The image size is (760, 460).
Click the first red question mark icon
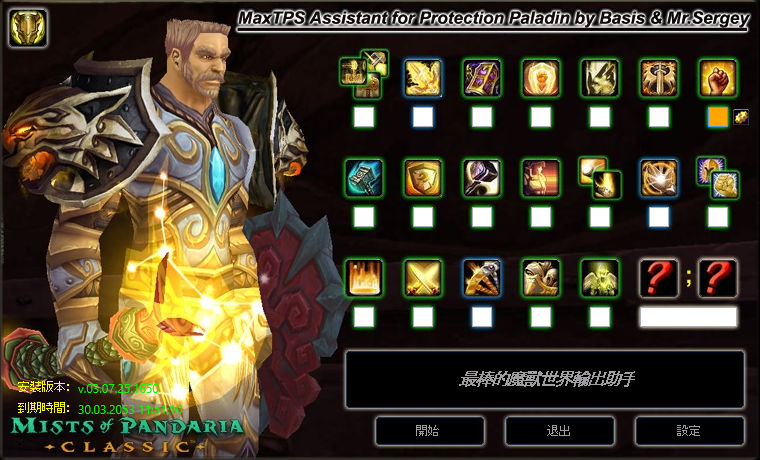(x=658, y=277)
